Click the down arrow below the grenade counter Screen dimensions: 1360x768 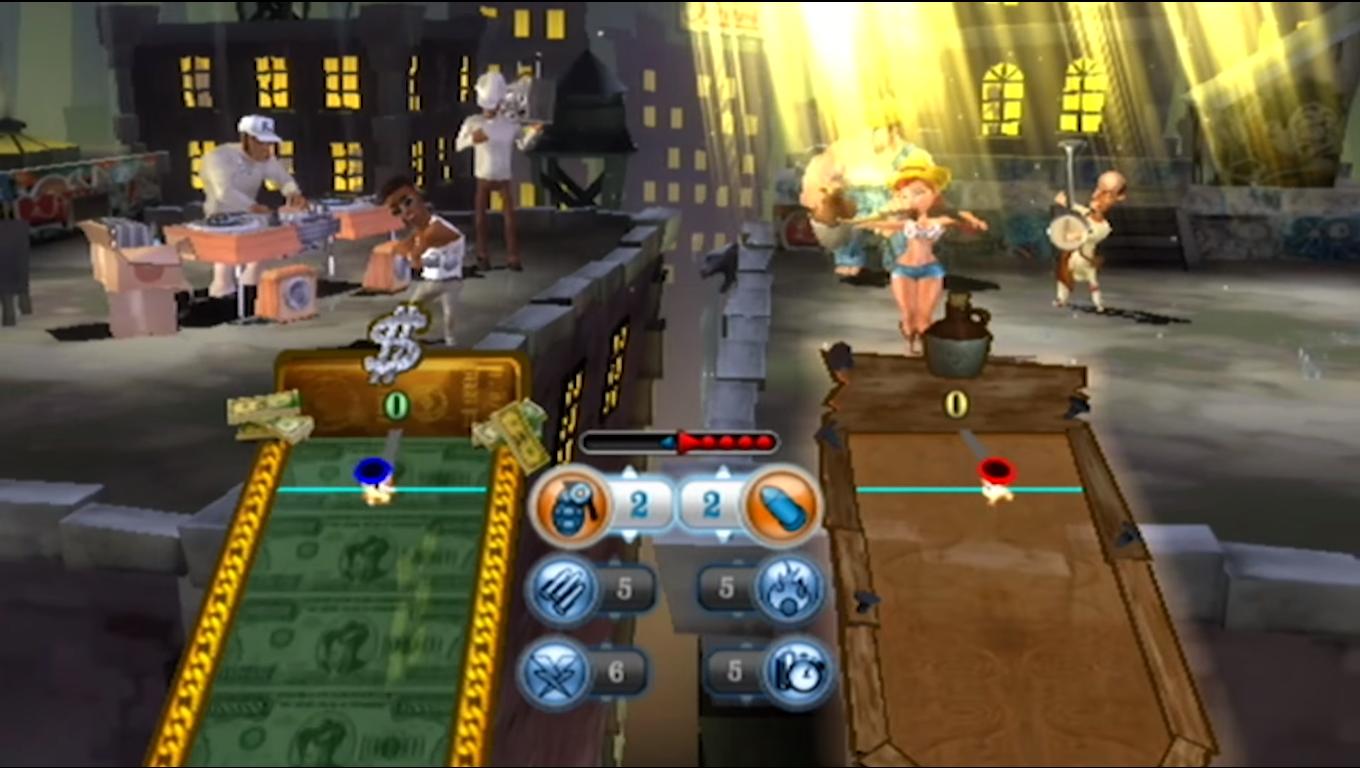(x=630, y=536)
